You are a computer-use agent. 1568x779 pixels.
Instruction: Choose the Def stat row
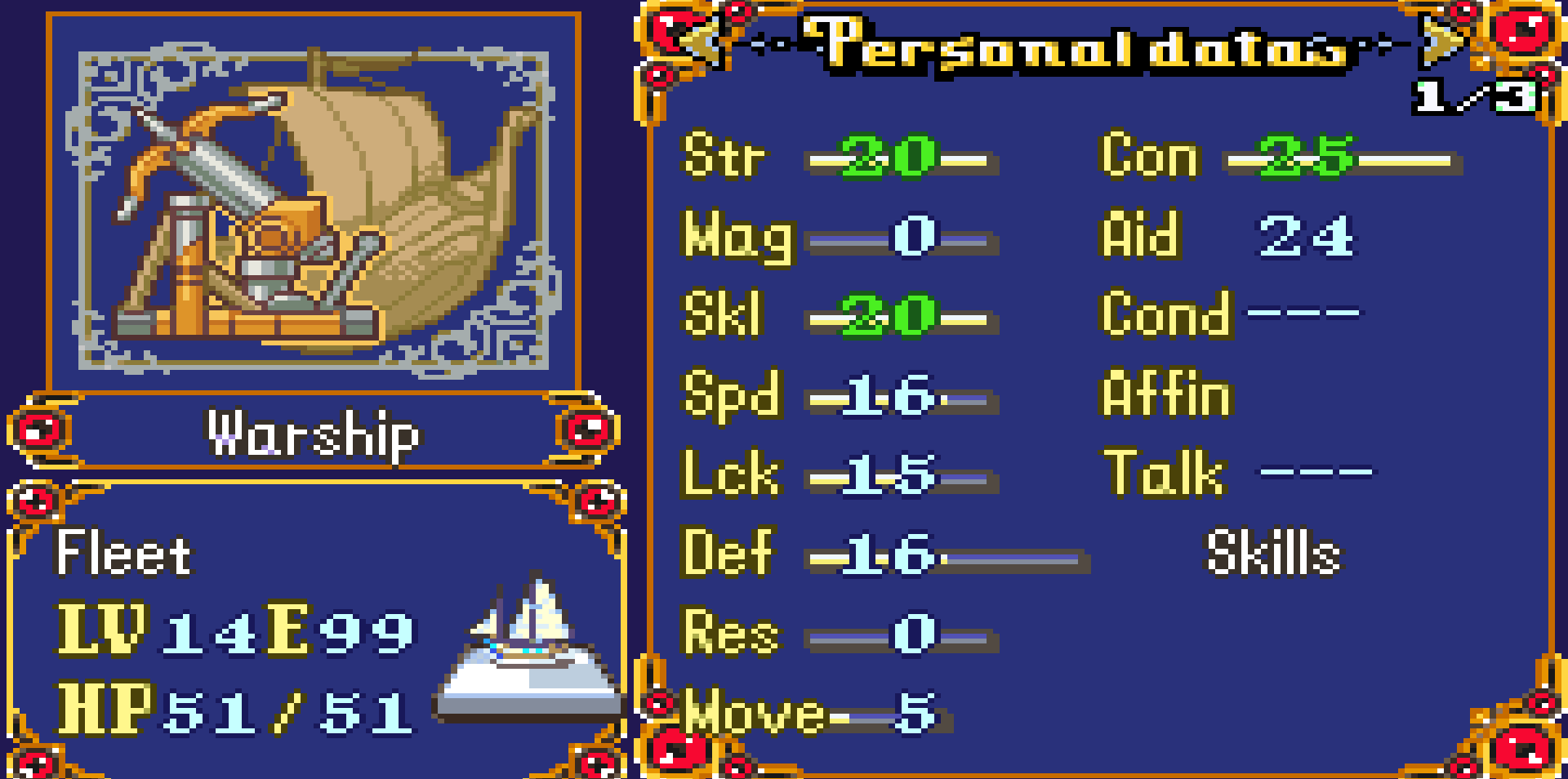[882, 554]
